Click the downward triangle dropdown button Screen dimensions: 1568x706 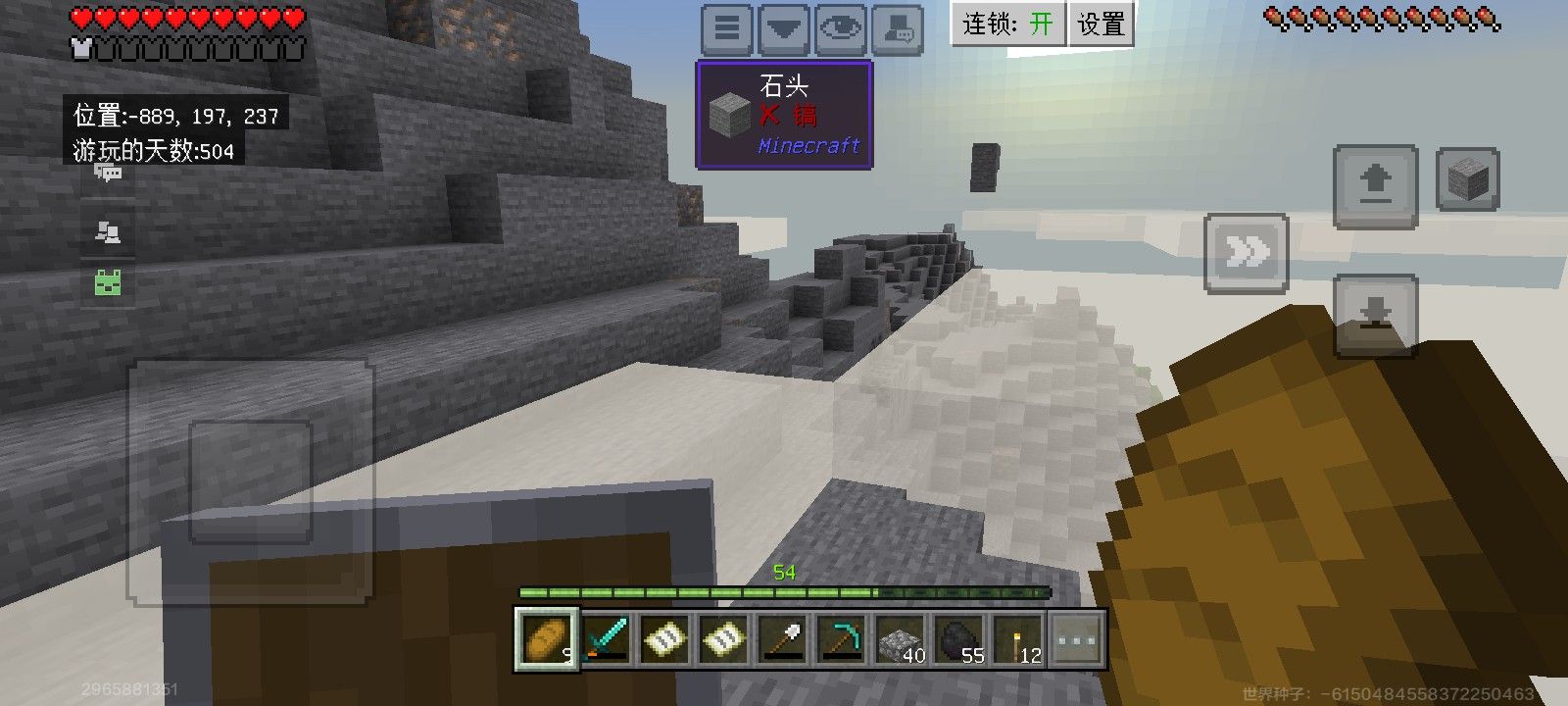(783, 28)
